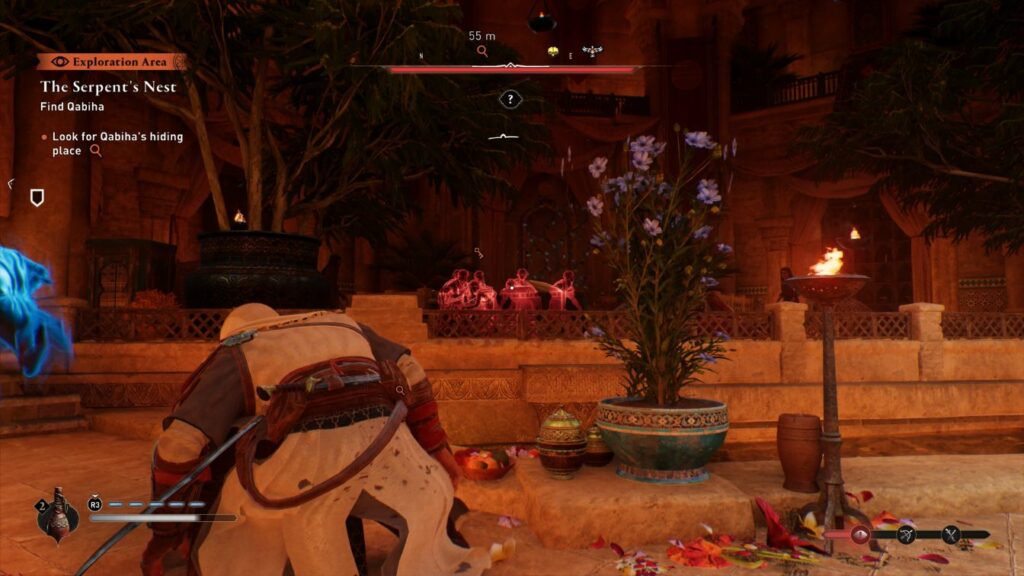Click the question mark diamond marker
Viewport: 1024px width, 576px height.
point(510,99)
